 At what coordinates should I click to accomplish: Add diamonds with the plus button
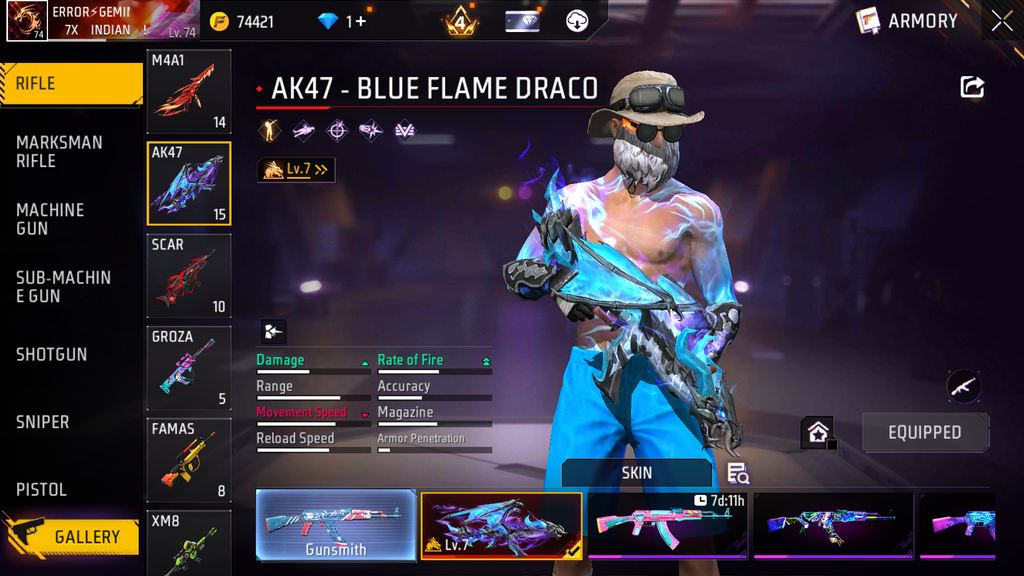pos(360,21)
